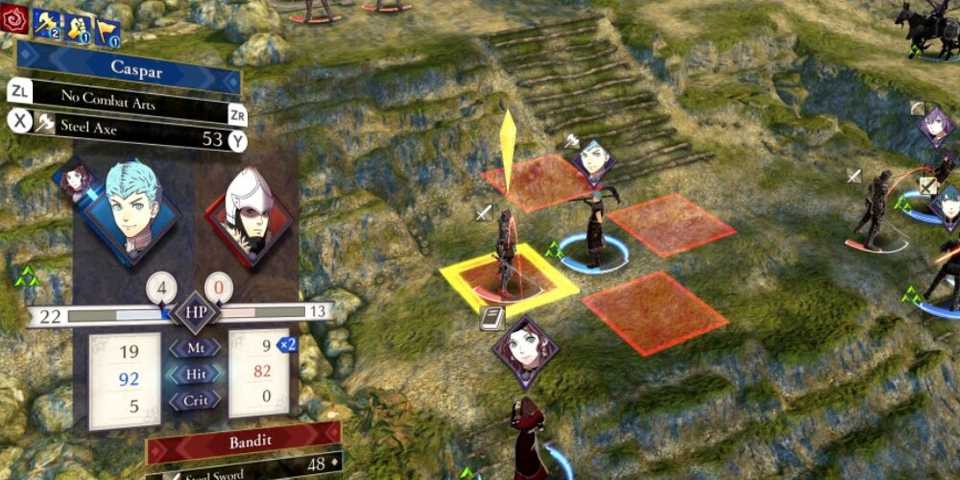Select the dark-haired mage portrait marker with tome
Screen dimensions: 960x480
click(x=523, y=350)
